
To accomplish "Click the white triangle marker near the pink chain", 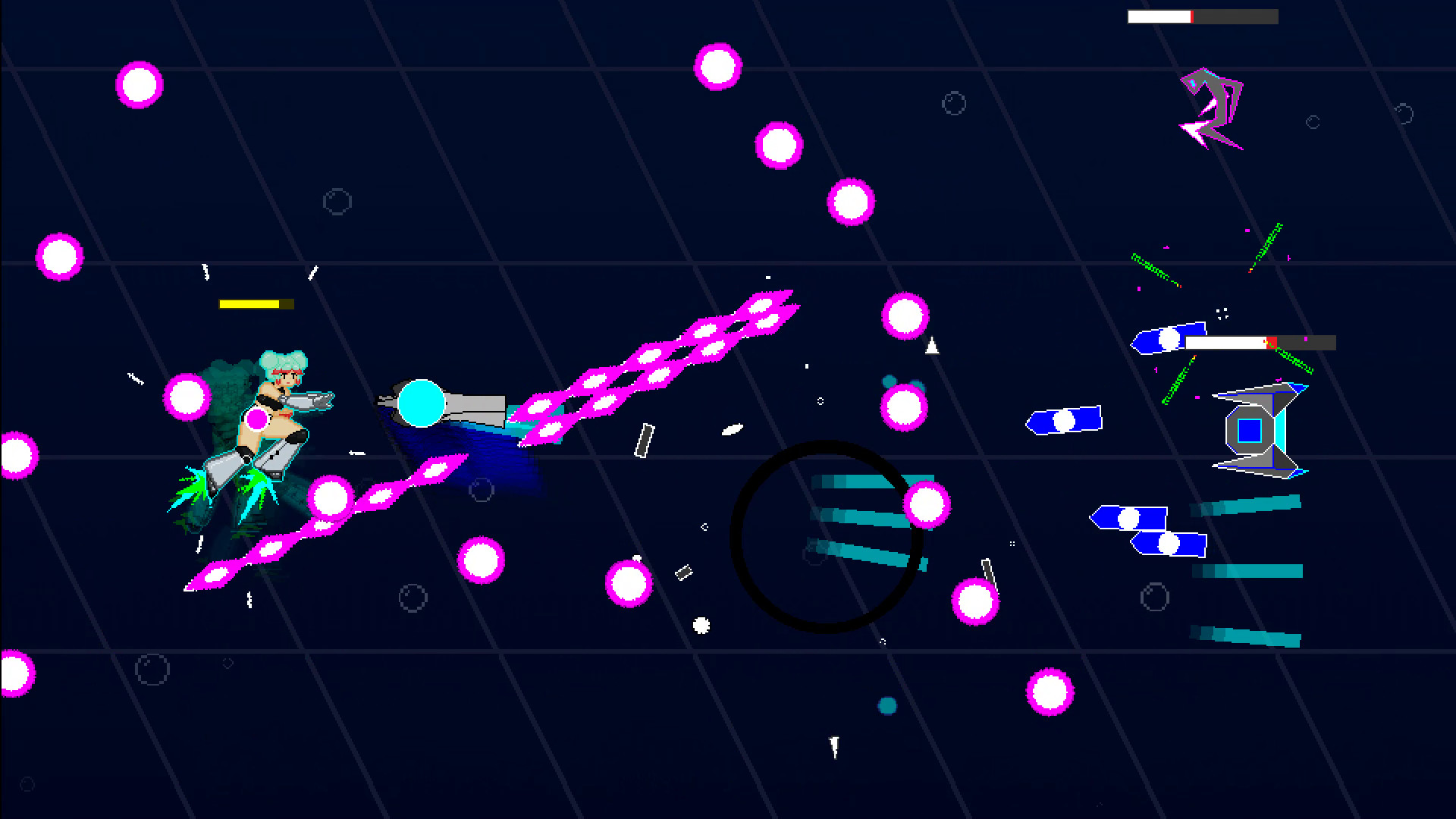I will 931,345.
